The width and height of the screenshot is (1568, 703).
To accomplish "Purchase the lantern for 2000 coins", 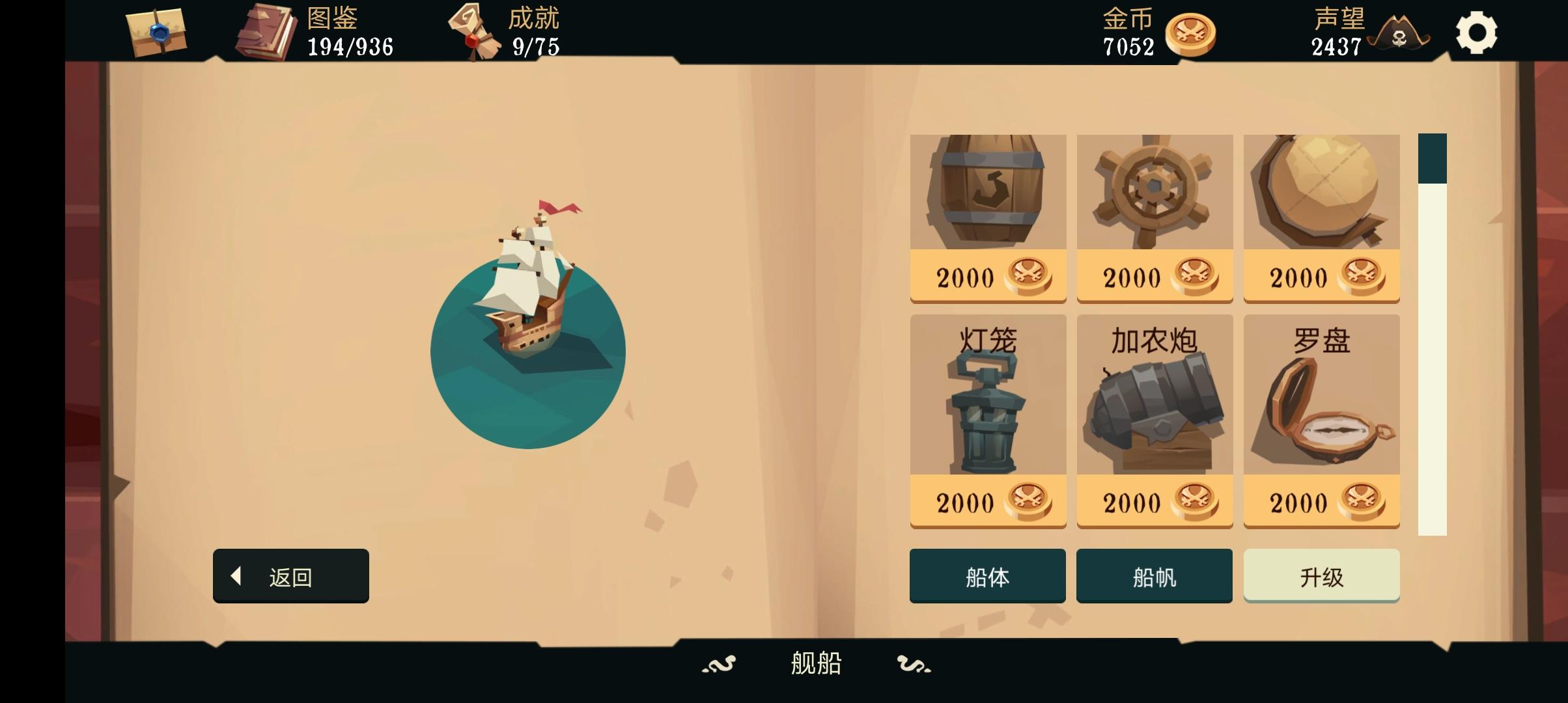I will pos(988,501).
